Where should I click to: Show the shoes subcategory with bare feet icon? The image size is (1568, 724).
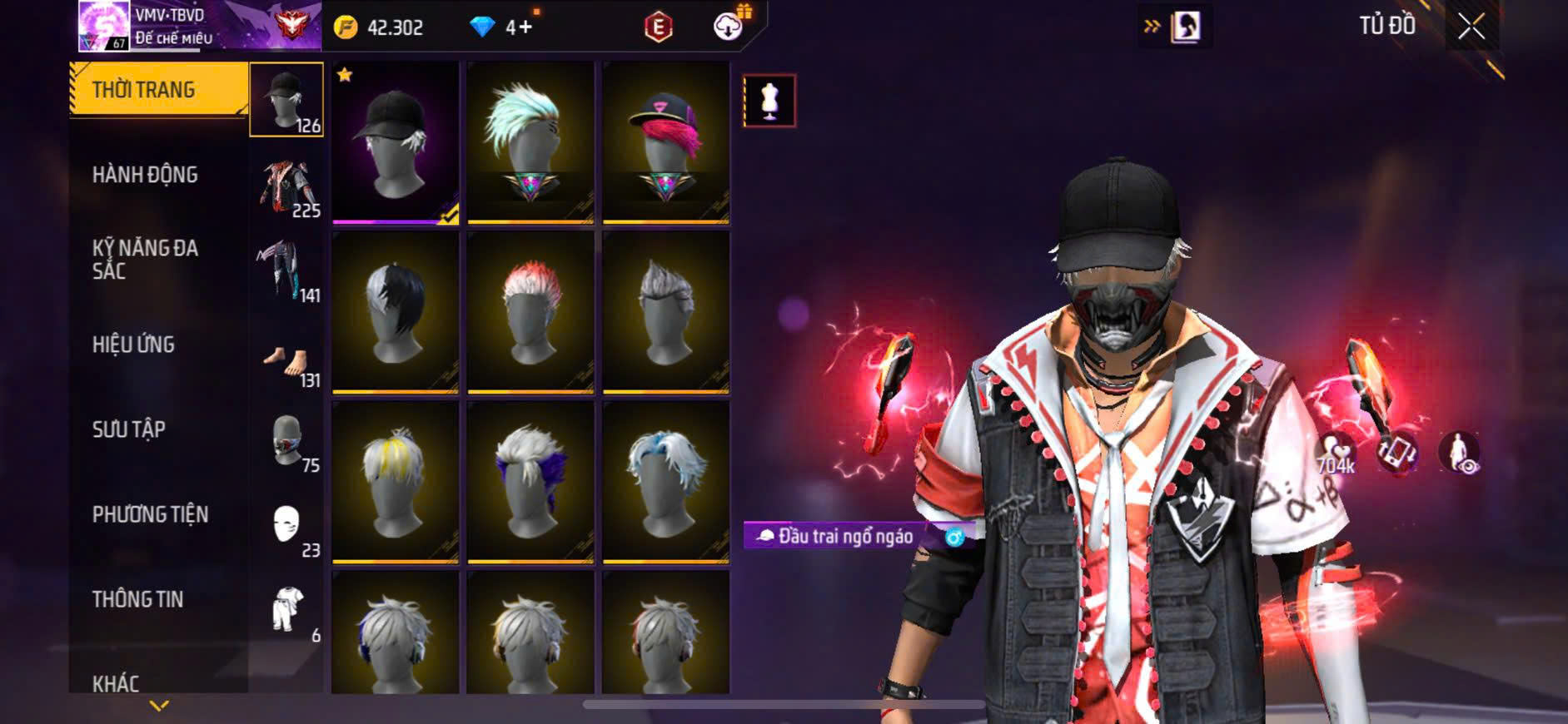(286, 364)
